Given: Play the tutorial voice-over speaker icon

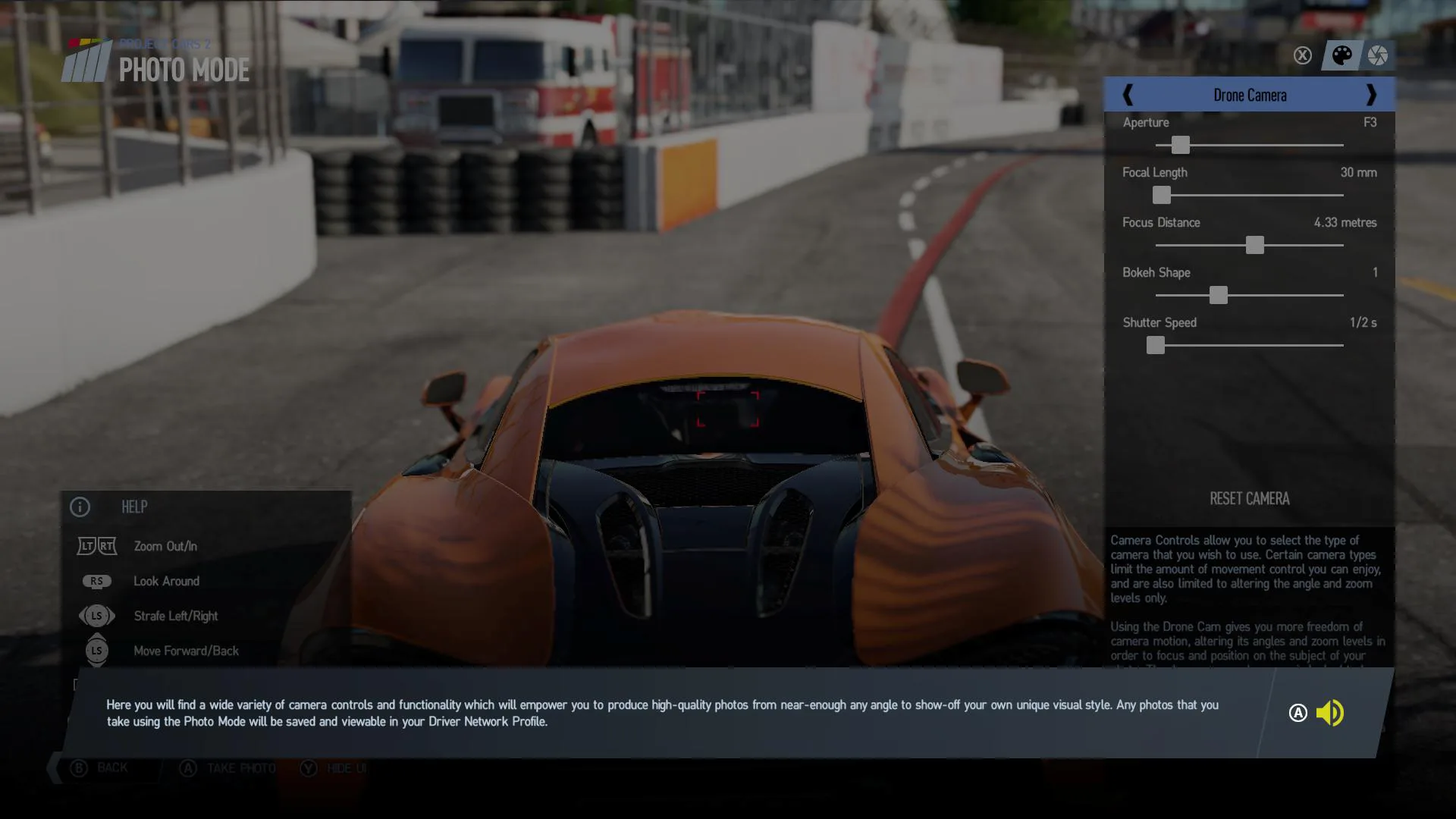Looking at the screenshot, I should pos(1329,713).
